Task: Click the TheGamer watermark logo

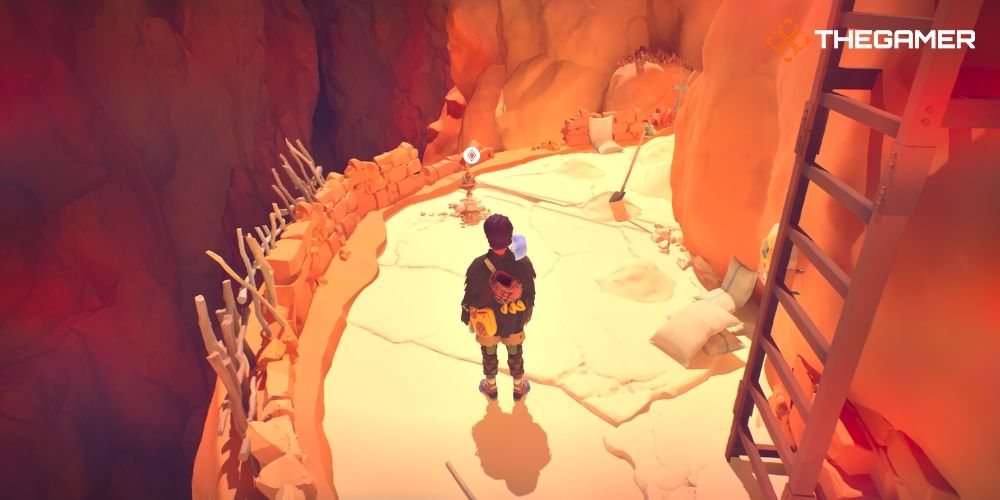Action: coord(869,40)
